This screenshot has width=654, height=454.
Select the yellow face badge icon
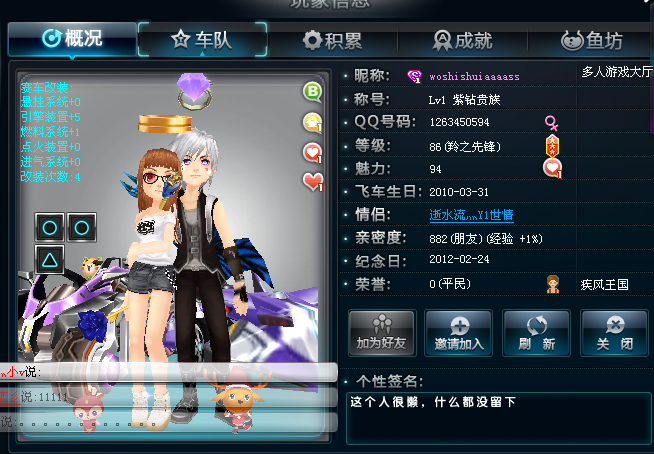[313, 122]
